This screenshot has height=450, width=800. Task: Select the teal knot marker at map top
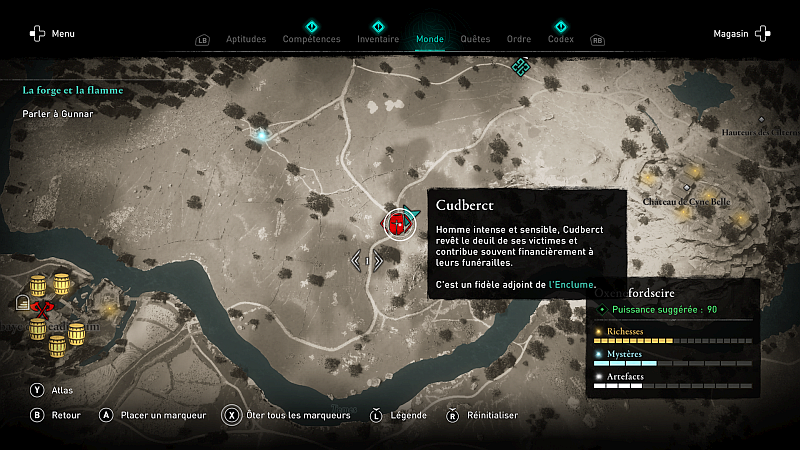click(x=519, y=67)
